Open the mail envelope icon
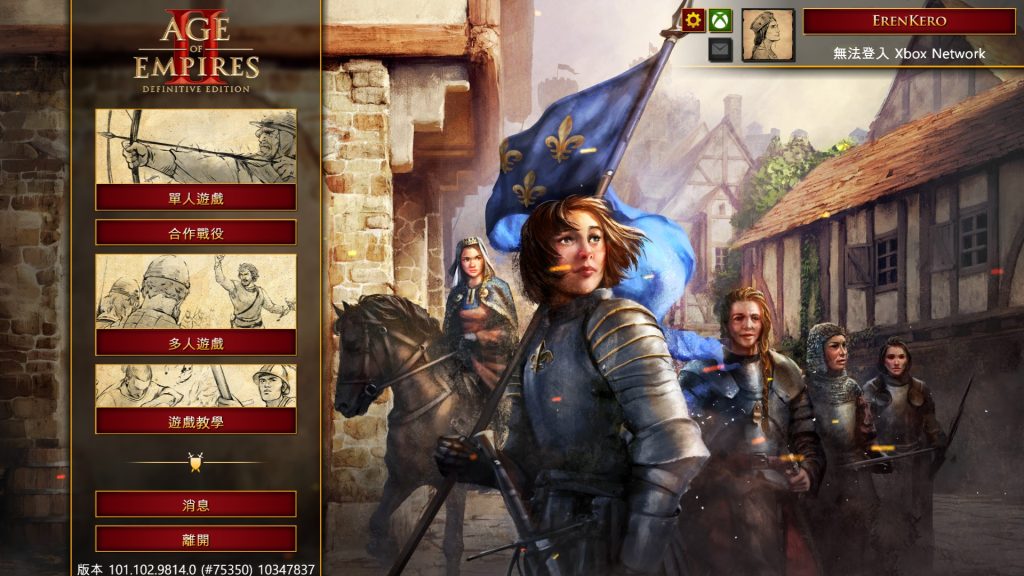The width and height of the screenshot is (1024, 576). tap(721, 49)
